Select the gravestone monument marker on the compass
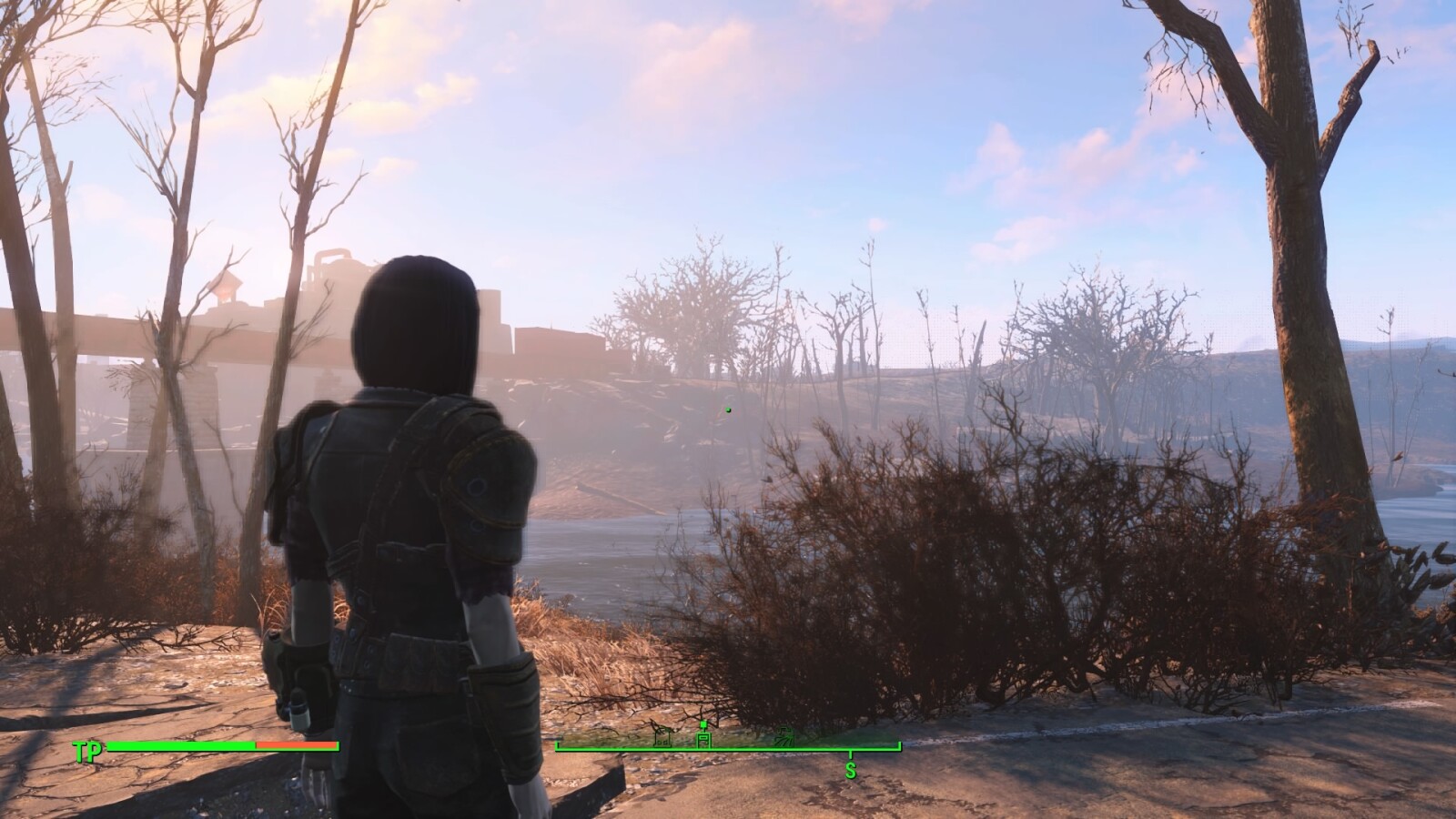Viewport: 1456px width, 819px height. pos(662,739)
